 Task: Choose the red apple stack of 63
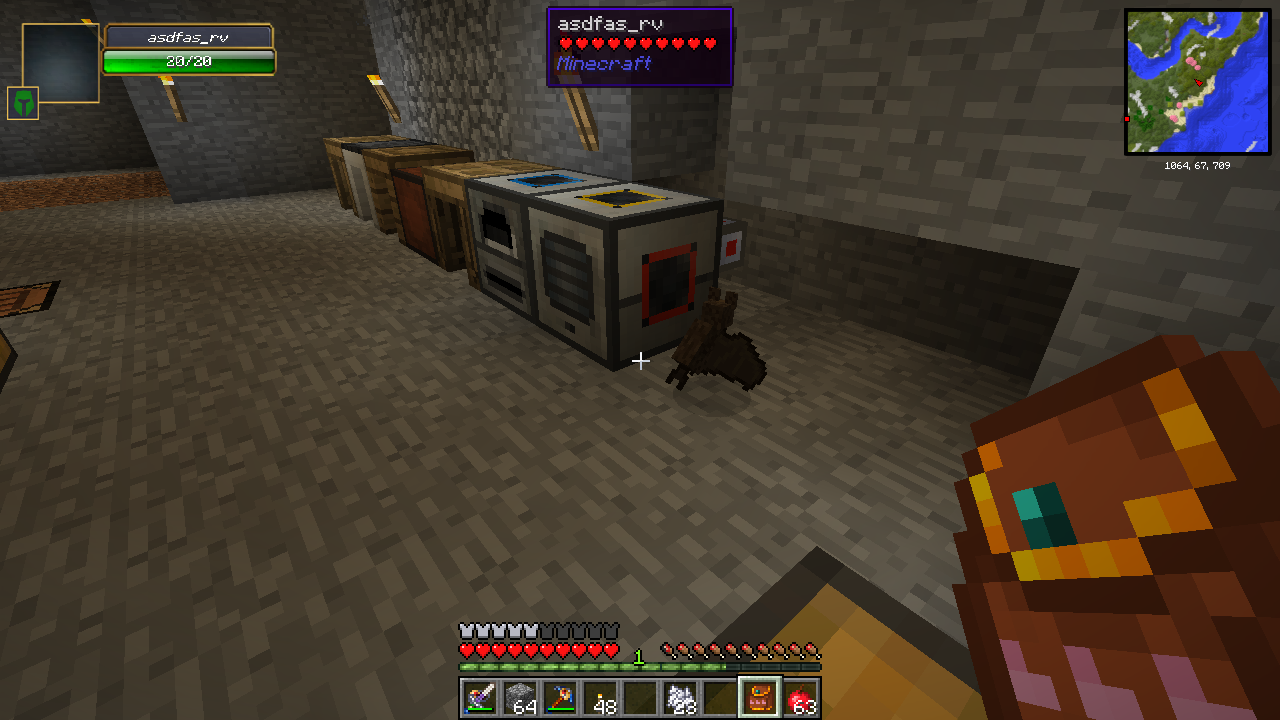point(801,697)
